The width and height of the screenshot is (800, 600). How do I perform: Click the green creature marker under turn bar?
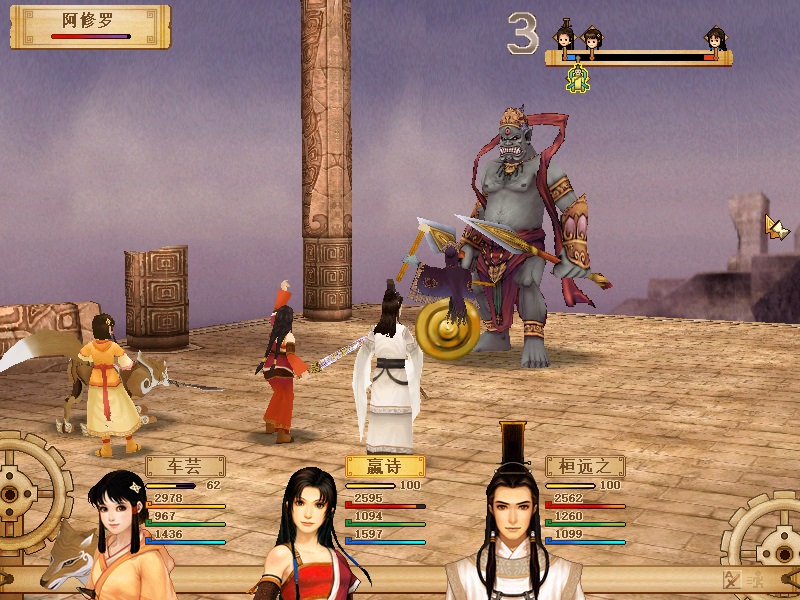578,80
